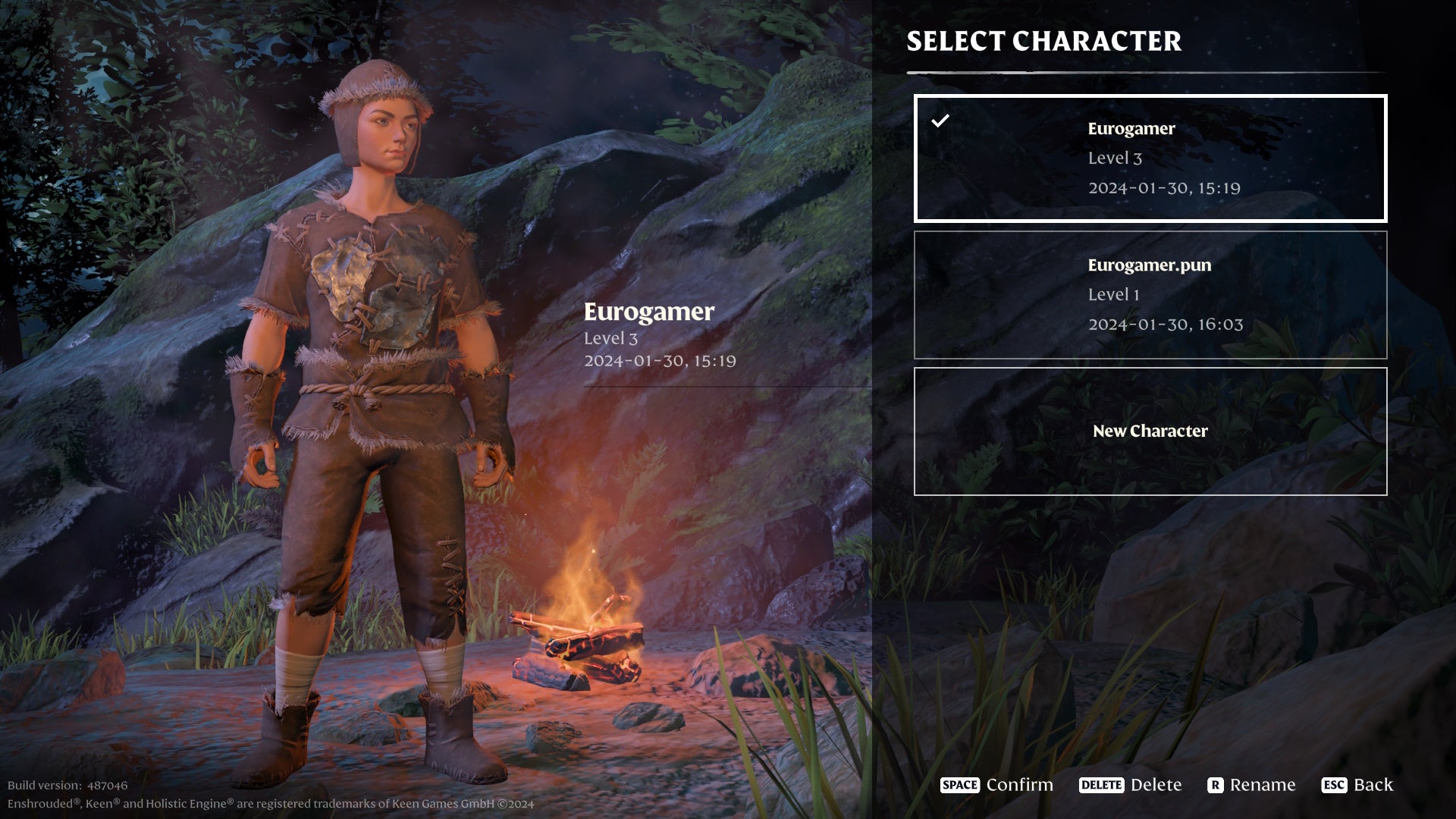Click the checkmark on the Eurogamer slot
The height and width of the screenshot is (819, 1456).
[x=942, y=119]
